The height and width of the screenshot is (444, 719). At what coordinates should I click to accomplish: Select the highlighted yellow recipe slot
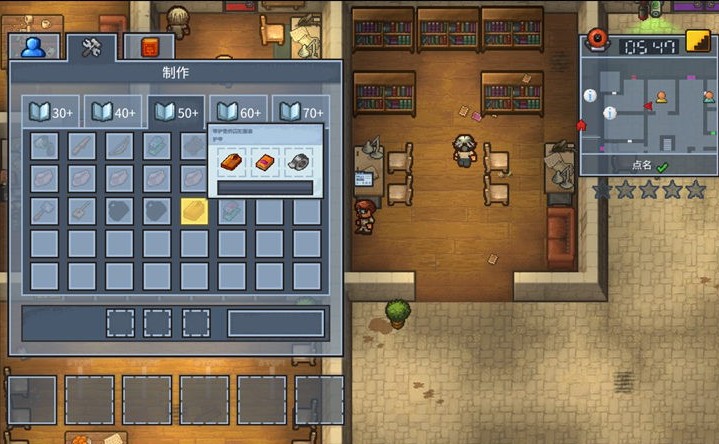(x=194, y=210)
